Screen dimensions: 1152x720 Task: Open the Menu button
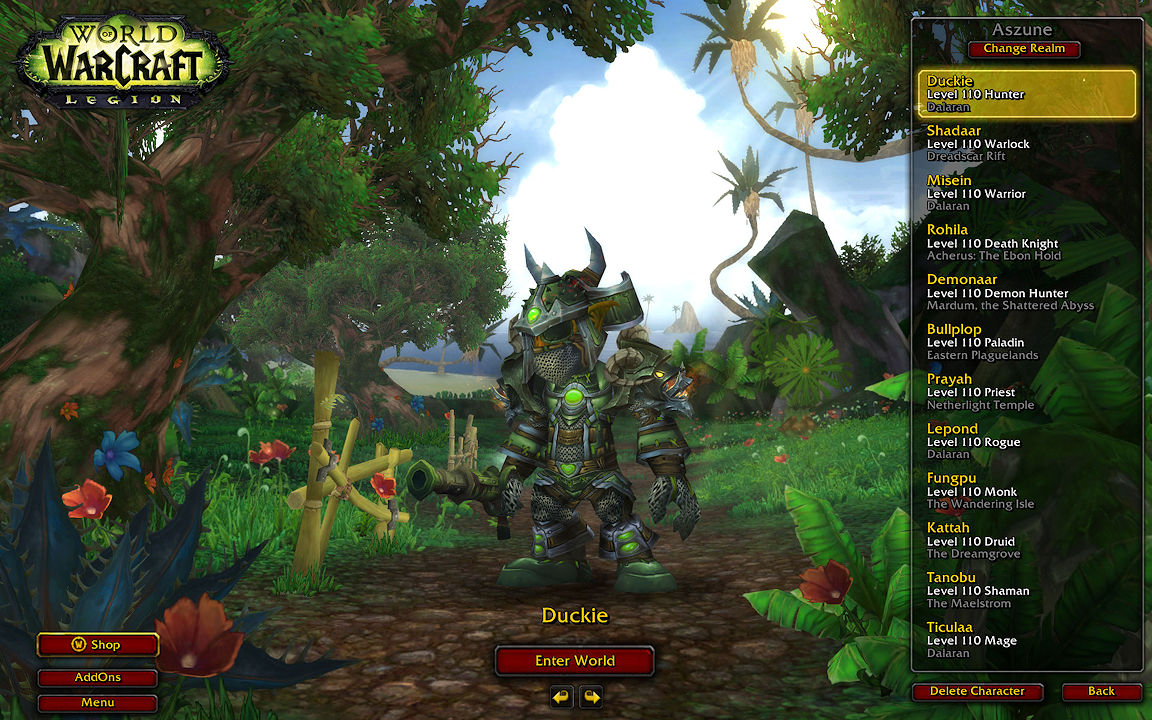pyautogui.click(x=98, y=702)
